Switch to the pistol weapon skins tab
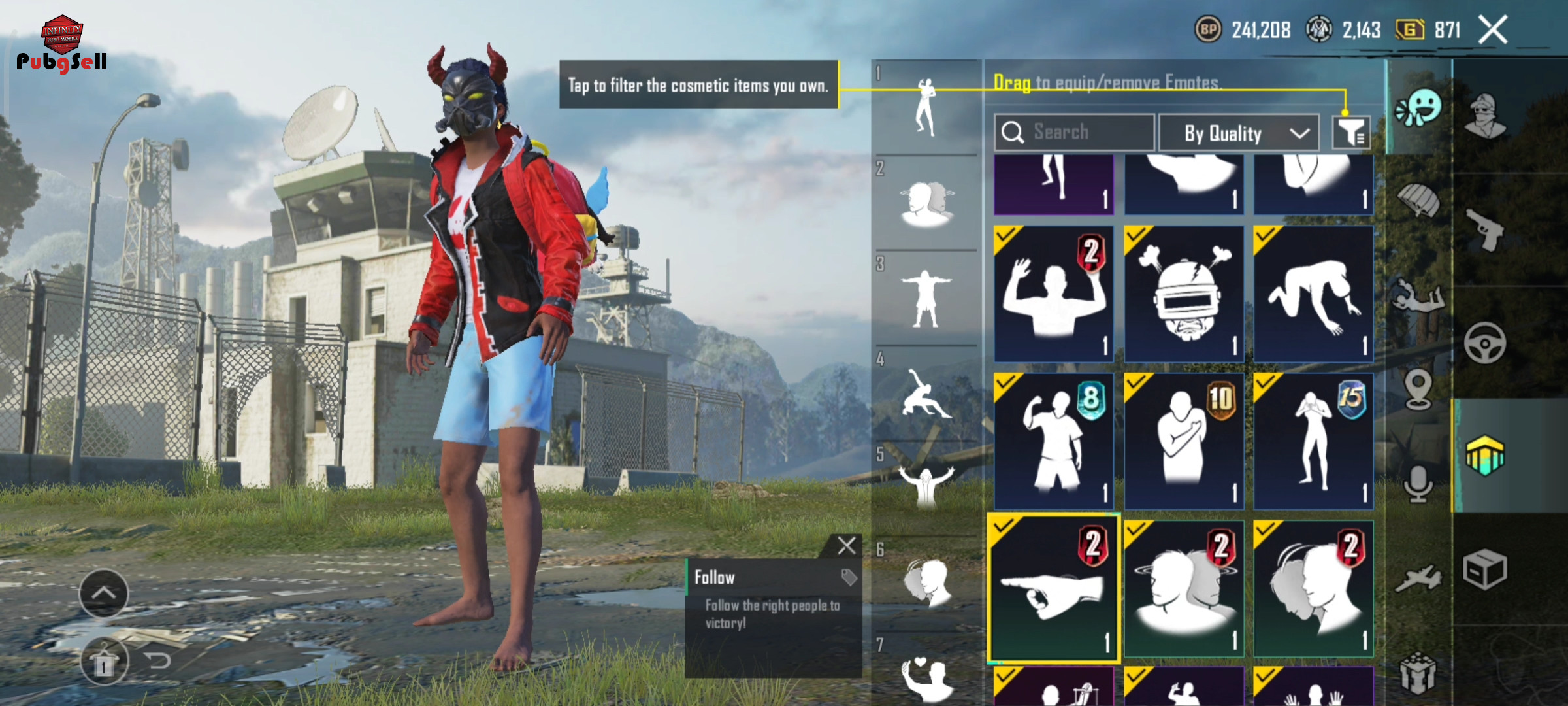Viewport: 1568px width, 706px height. click(1486, 230)
